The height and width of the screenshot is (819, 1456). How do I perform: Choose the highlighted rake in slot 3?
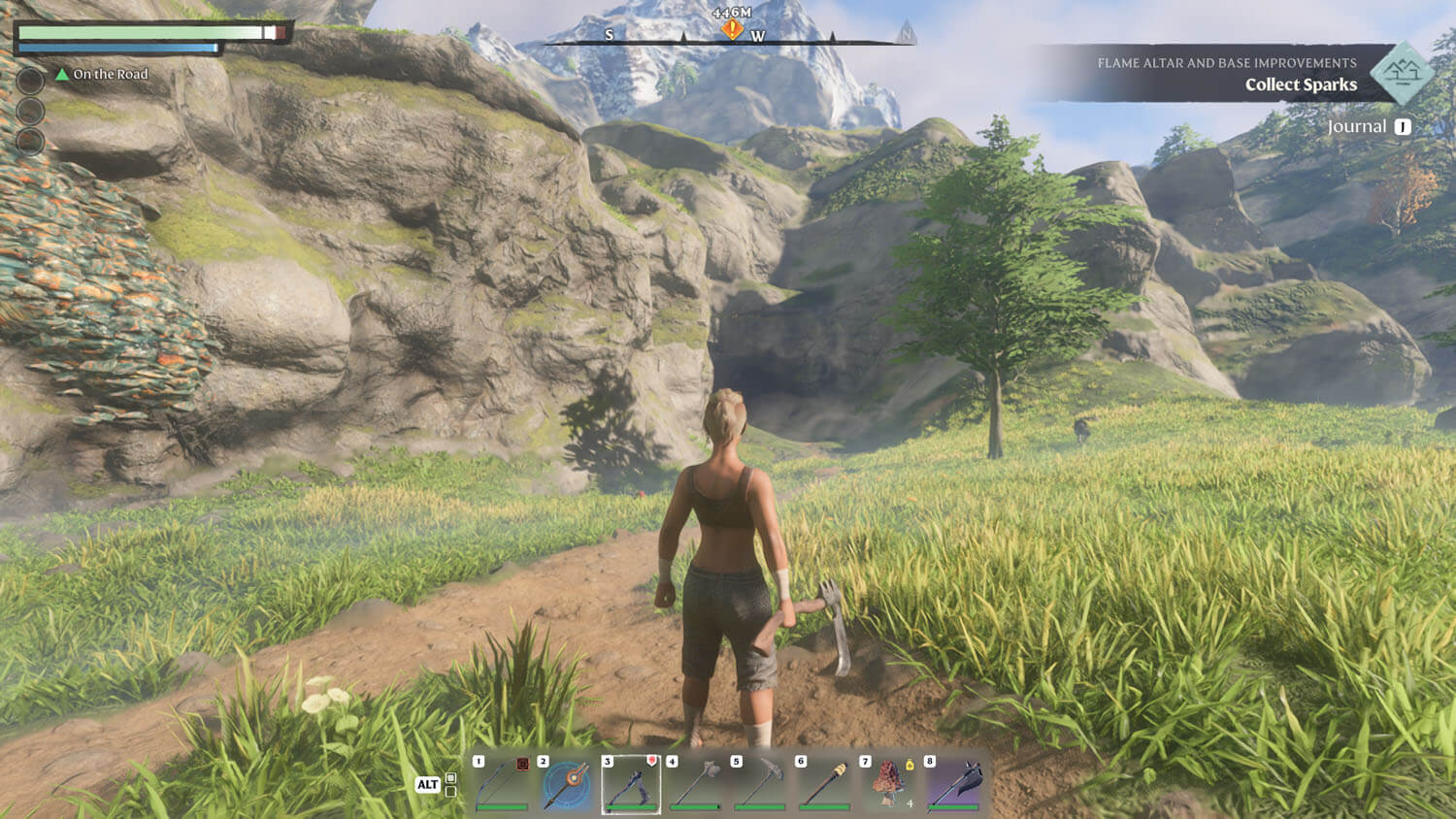click(x=631, y=783)
